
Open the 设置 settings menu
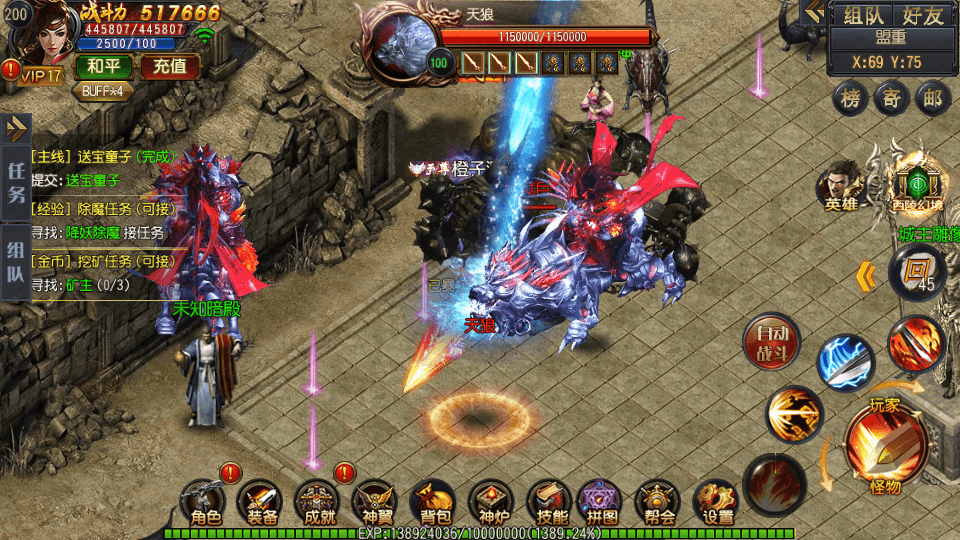(x=717, y=502)
